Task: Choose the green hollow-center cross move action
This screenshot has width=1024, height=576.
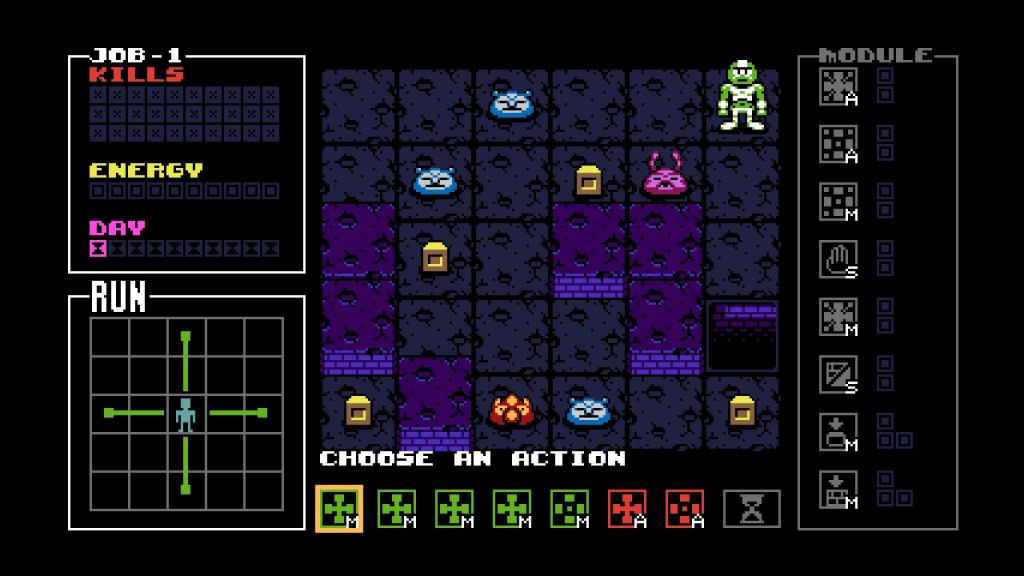Action: pos(570,508)
